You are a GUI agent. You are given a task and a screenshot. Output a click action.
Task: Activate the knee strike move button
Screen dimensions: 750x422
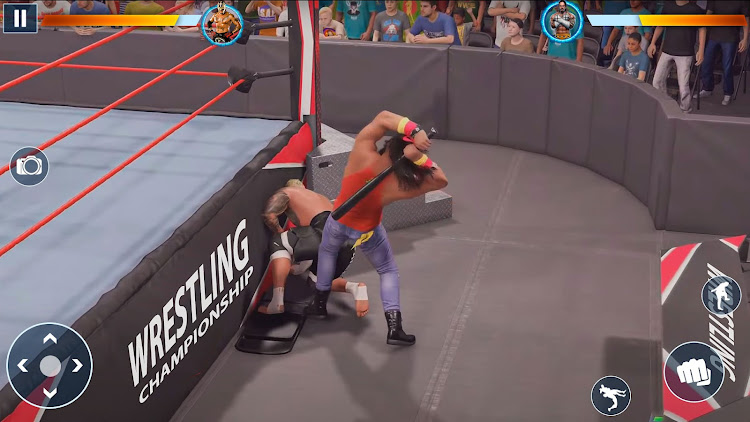point(720,296)
